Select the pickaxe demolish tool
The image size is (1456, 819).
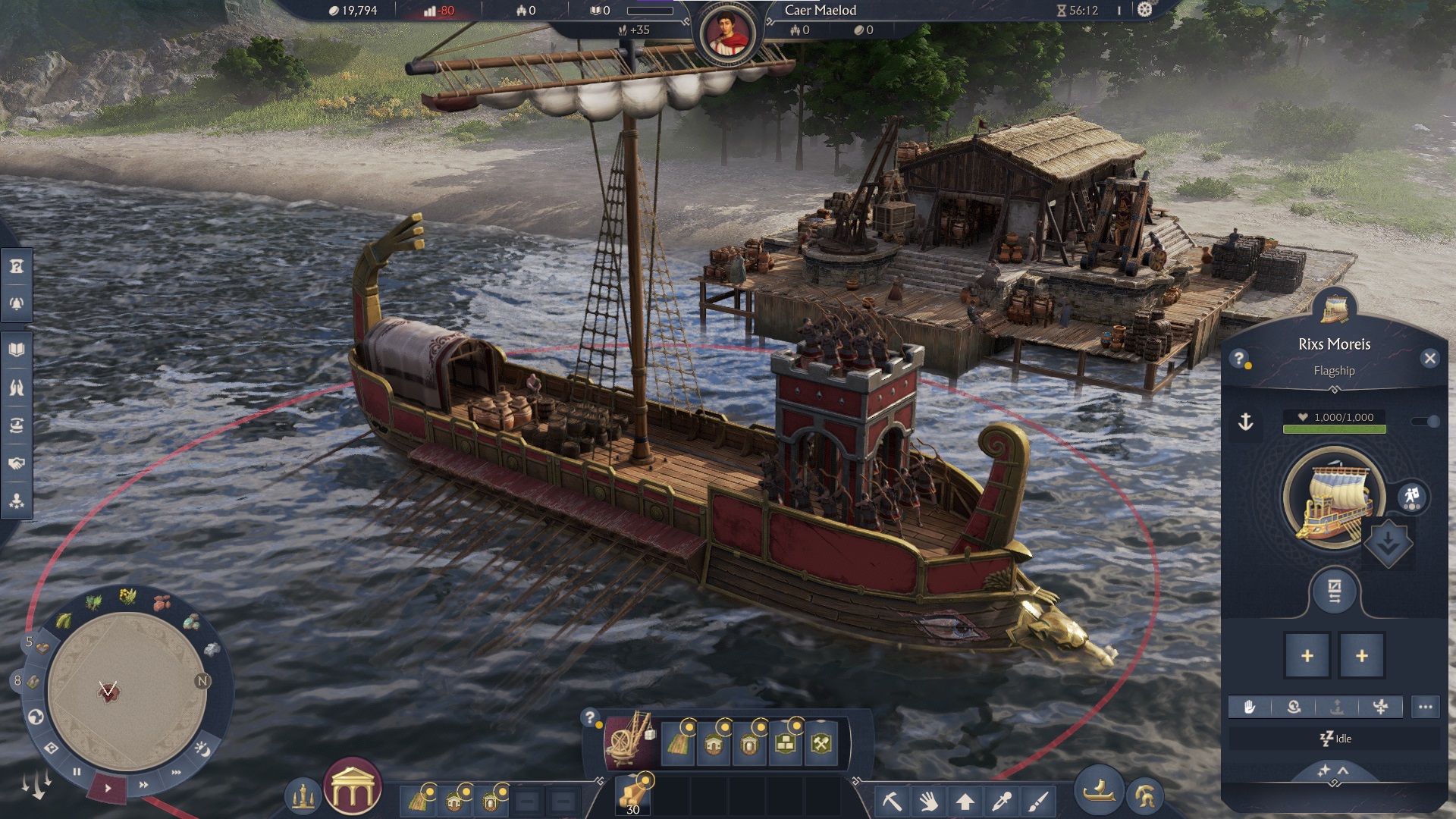(x=893, y=801)
